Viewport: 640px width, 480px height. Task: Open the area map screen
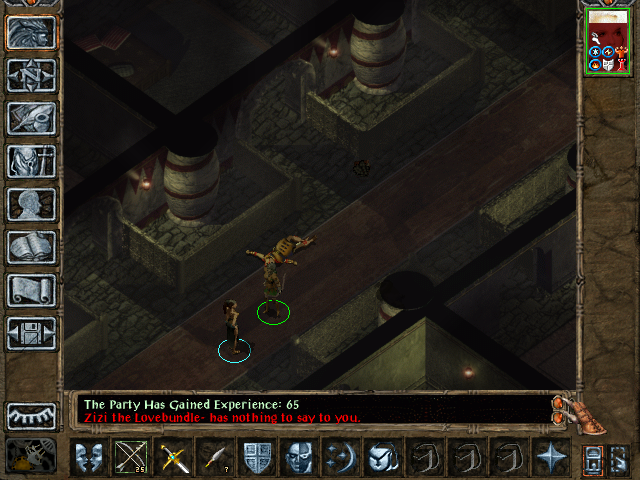pos(31,75)
